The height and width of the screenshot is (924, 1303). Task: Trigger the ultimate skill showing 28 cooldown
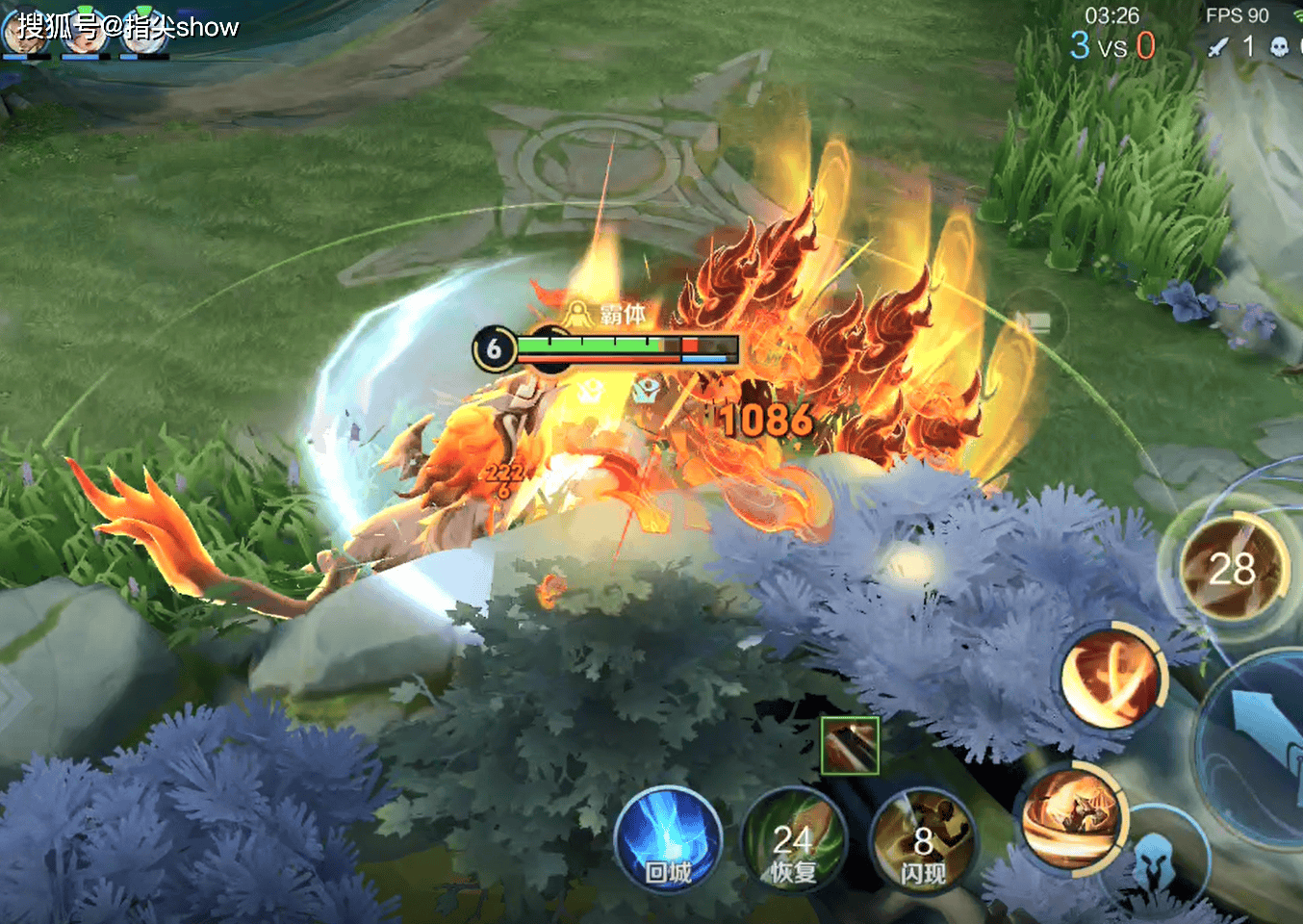[x=1233, y=570]
